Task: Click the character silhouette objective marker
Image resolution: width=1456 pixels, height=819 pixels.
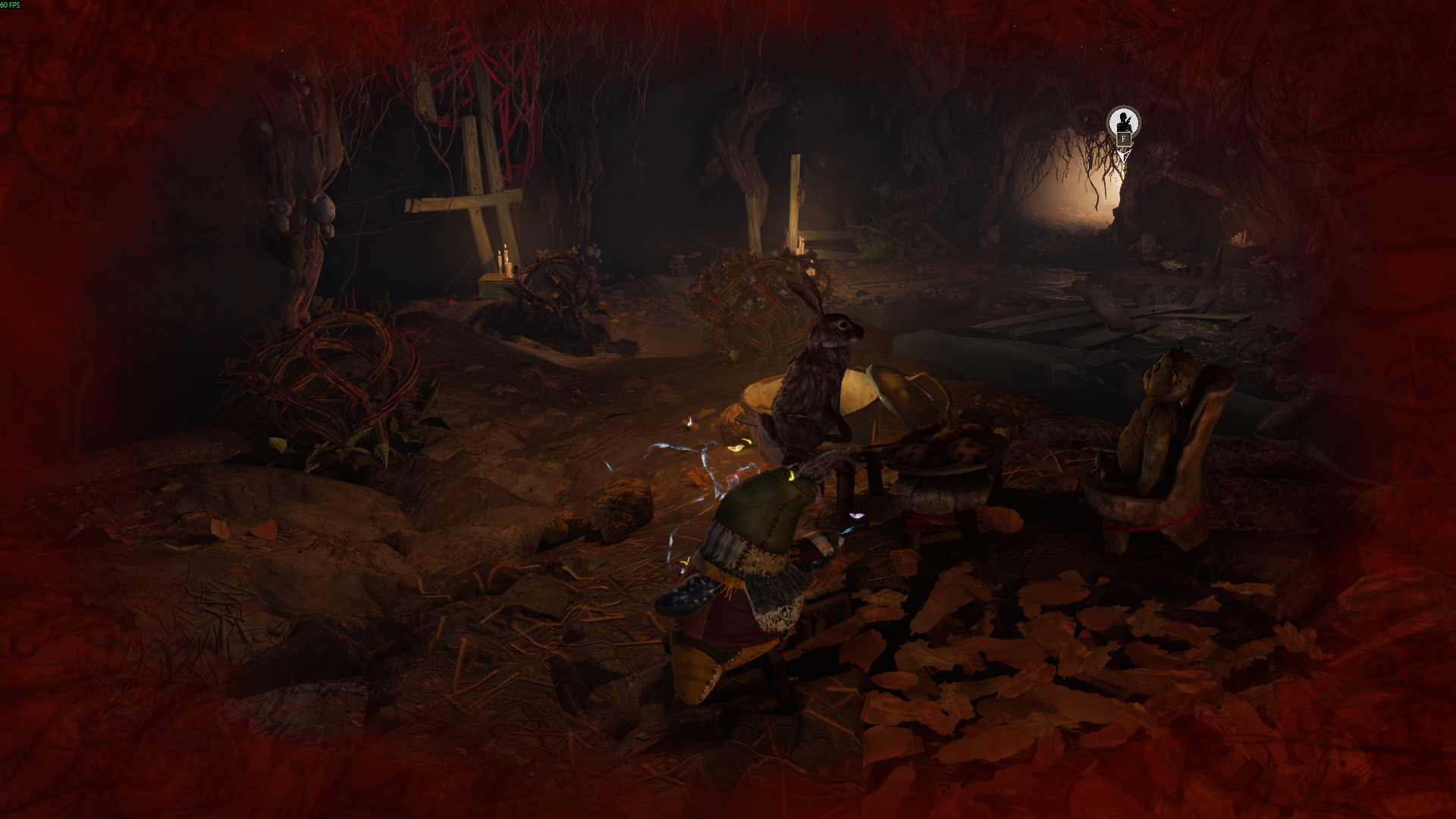Action: pyautogui.click(x=1123, y=122)
